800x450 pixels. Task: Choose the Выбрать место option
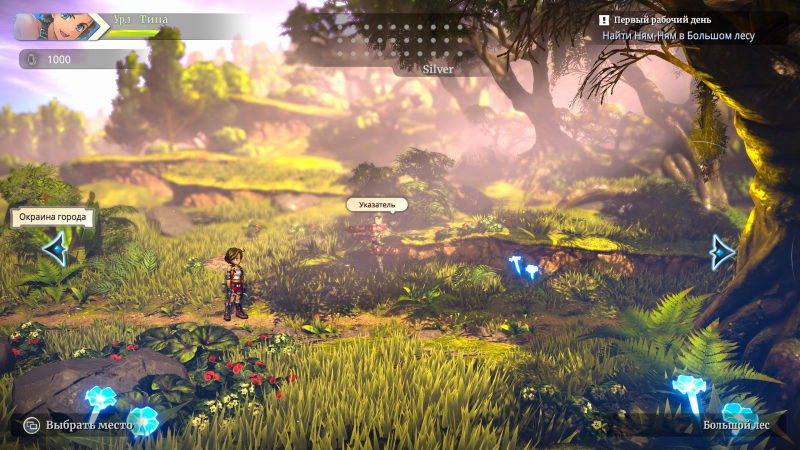[x=81, y=425]
